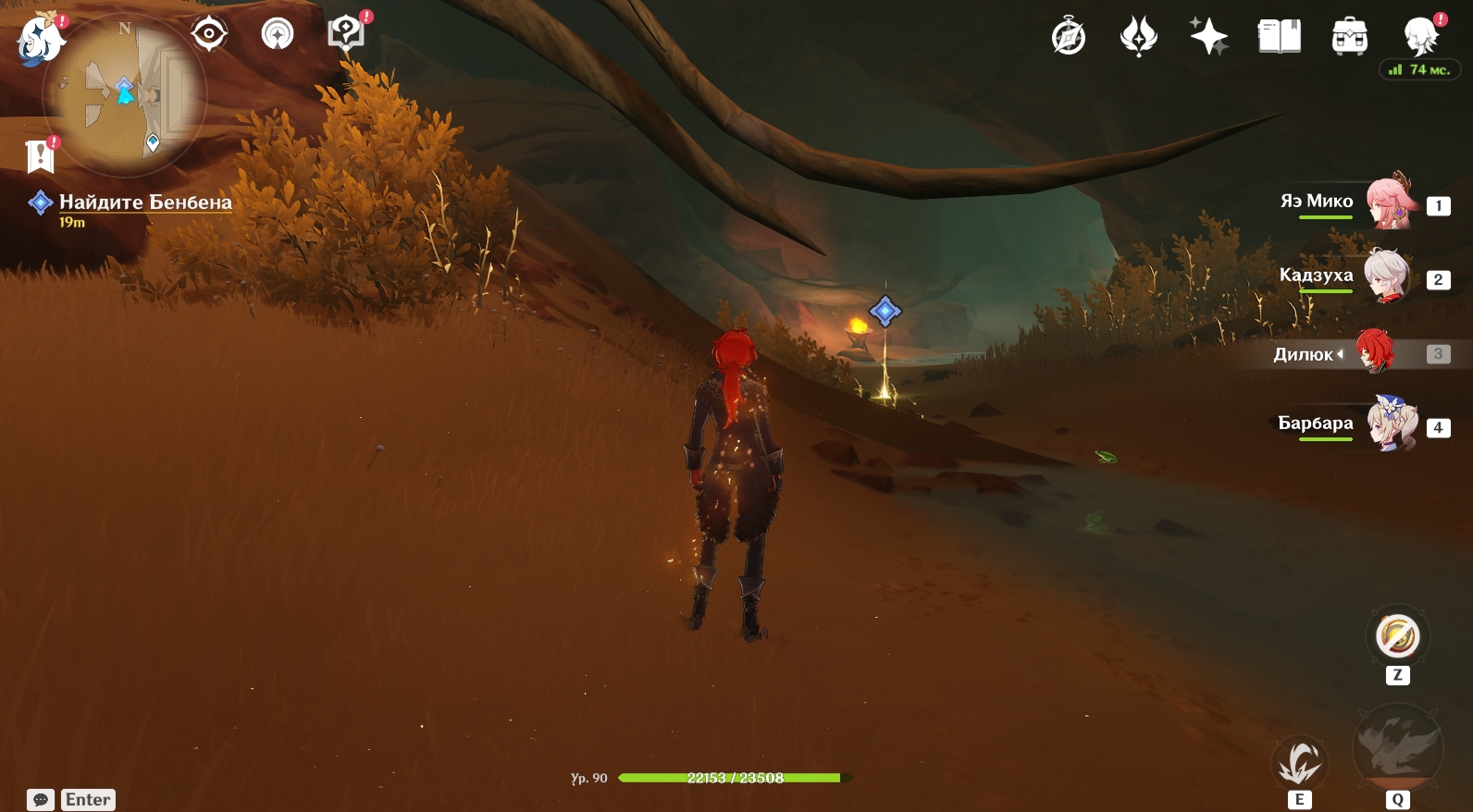The image size is (1473, 812).
Task: Open the tutorial question mark icon
Action: [346, 35]
